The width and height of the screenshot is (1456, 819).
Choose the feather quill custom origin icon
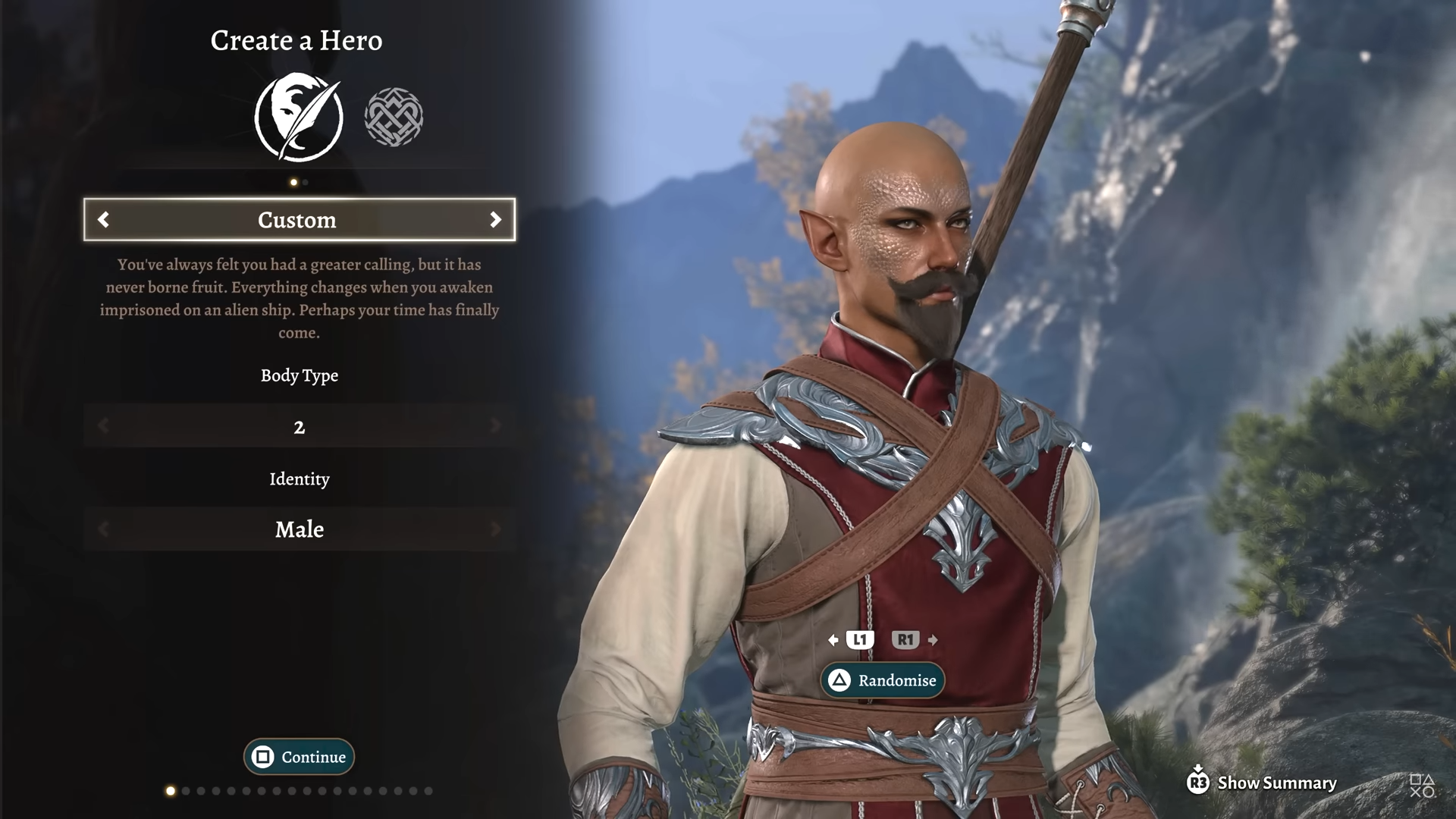299,118
